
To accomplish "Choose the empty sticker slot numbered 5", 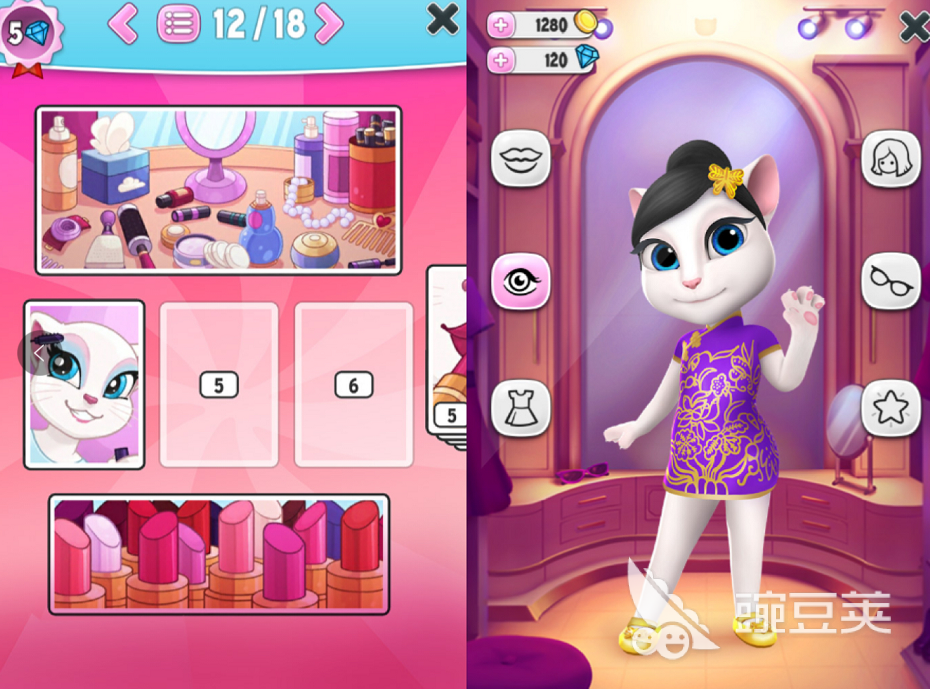I will coord(219,384).
